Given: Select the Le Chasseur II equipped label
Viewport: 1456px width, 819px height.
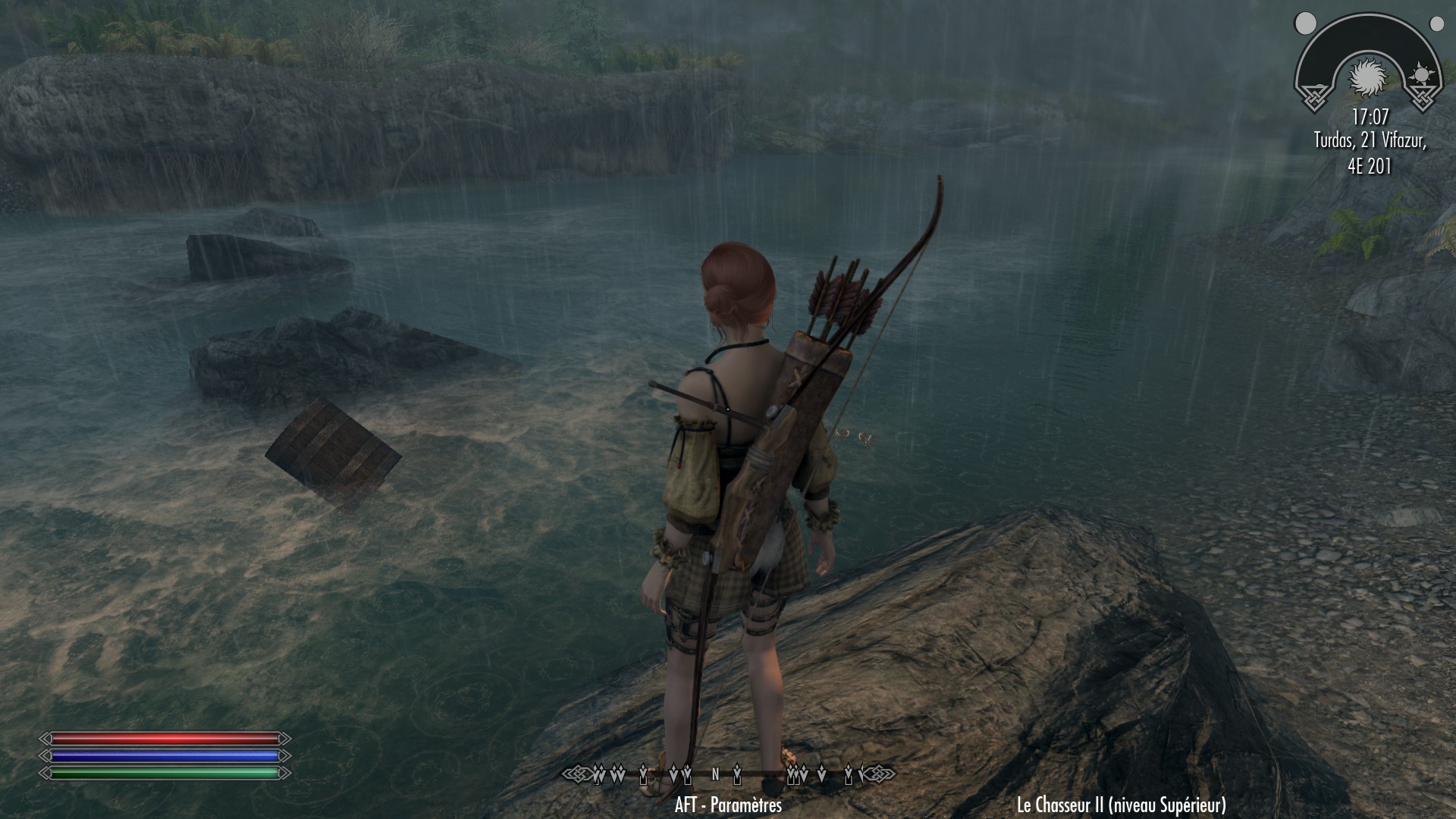Looking at the screenshot, I should [x=1121, y=805].
